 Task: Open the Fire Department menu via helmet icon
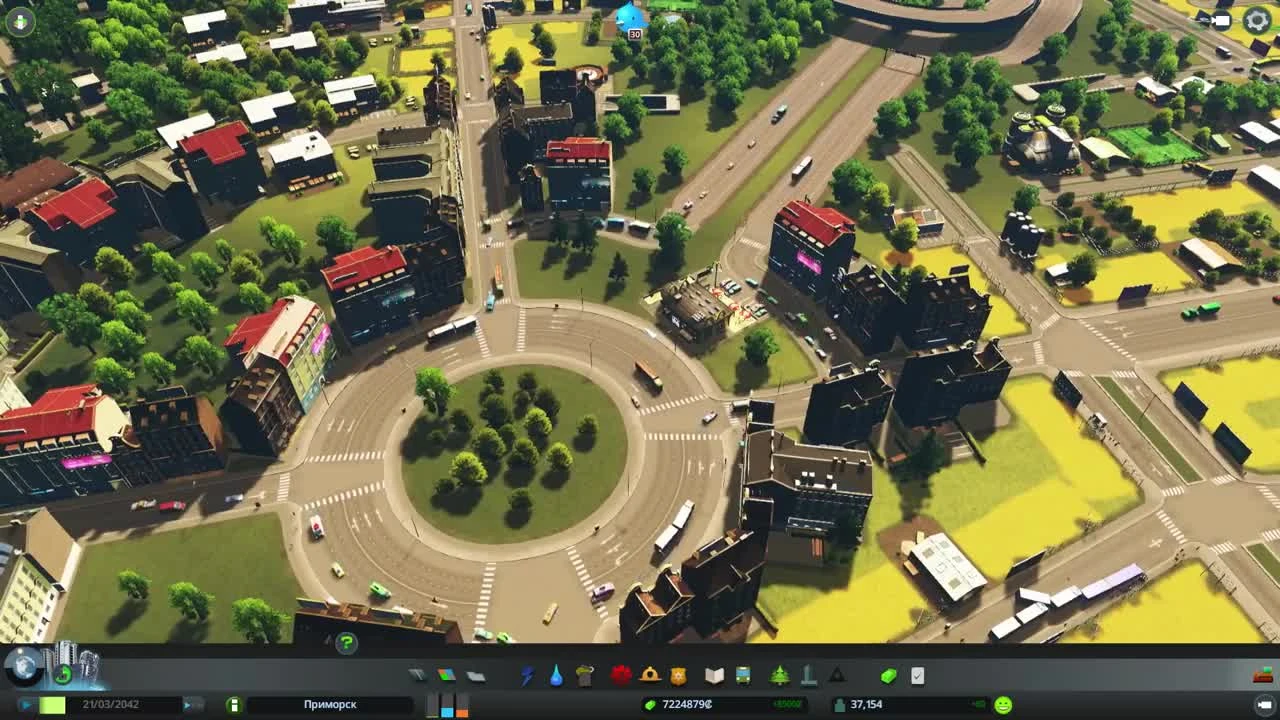coord(649,674)
